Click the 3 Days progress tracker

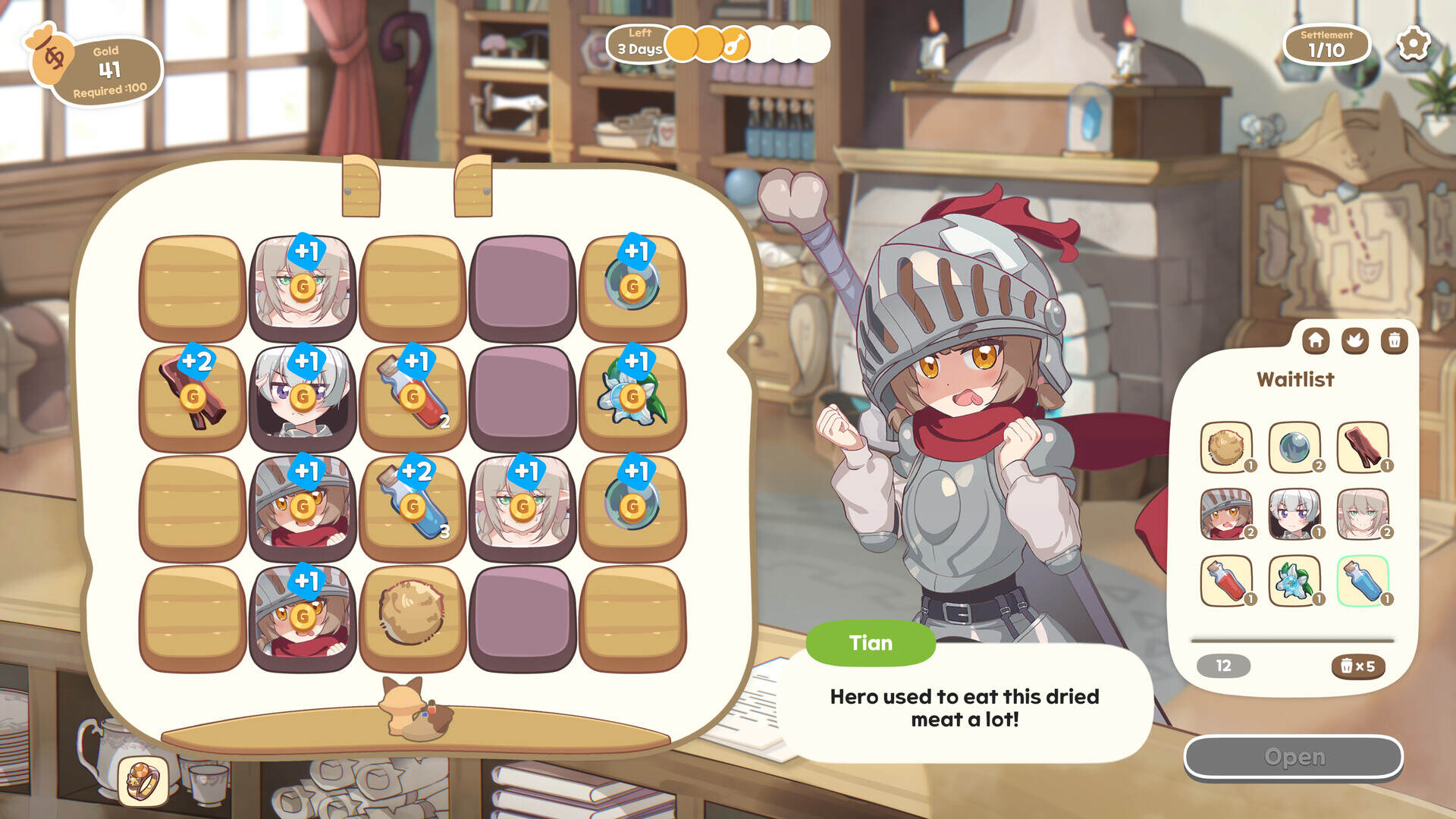[x=641, y=44]
